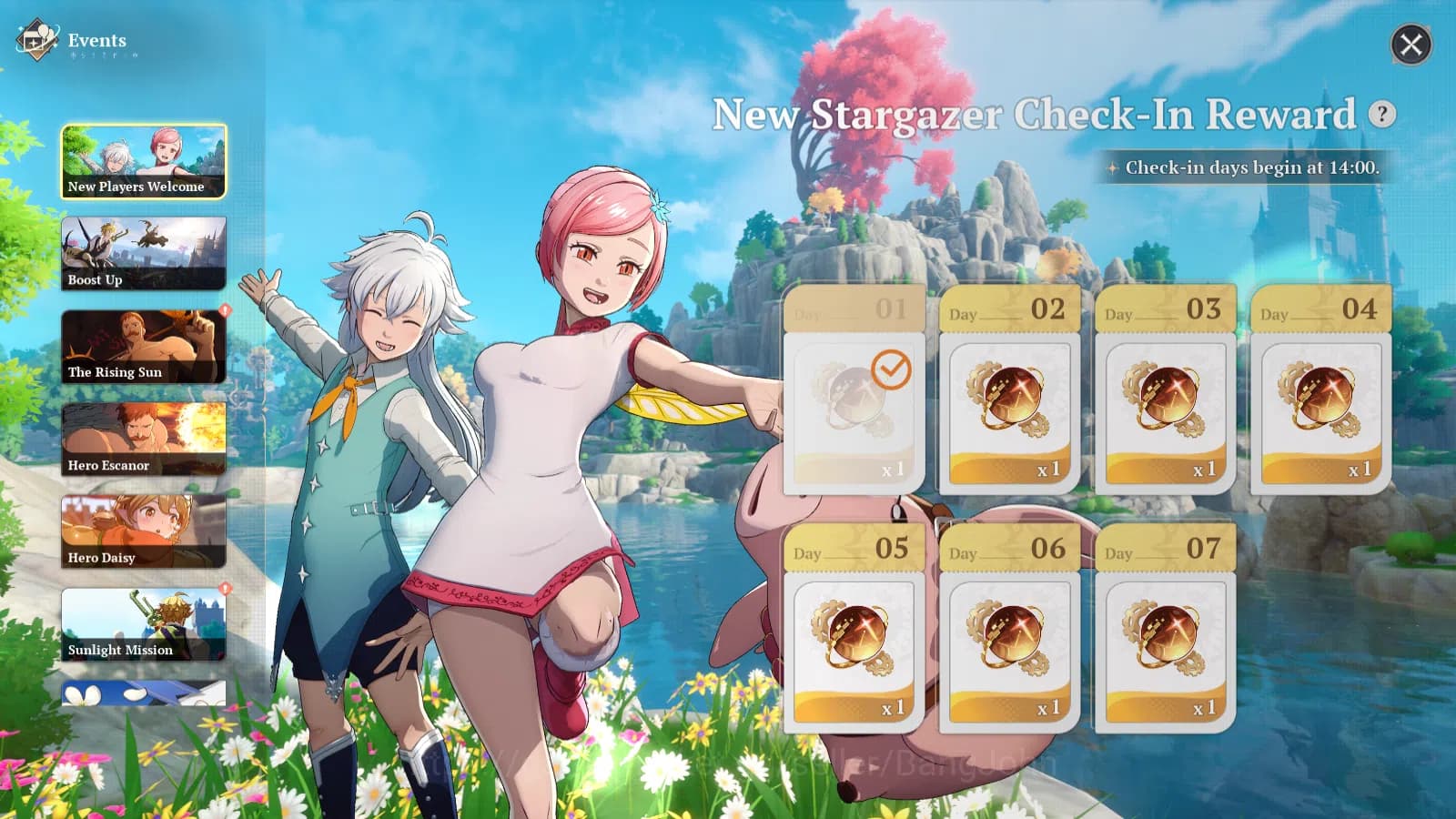The height and width of the screenshot is (819, 1456).
Task: Select the Hero Escanor event entry
Action: point(143,440)
